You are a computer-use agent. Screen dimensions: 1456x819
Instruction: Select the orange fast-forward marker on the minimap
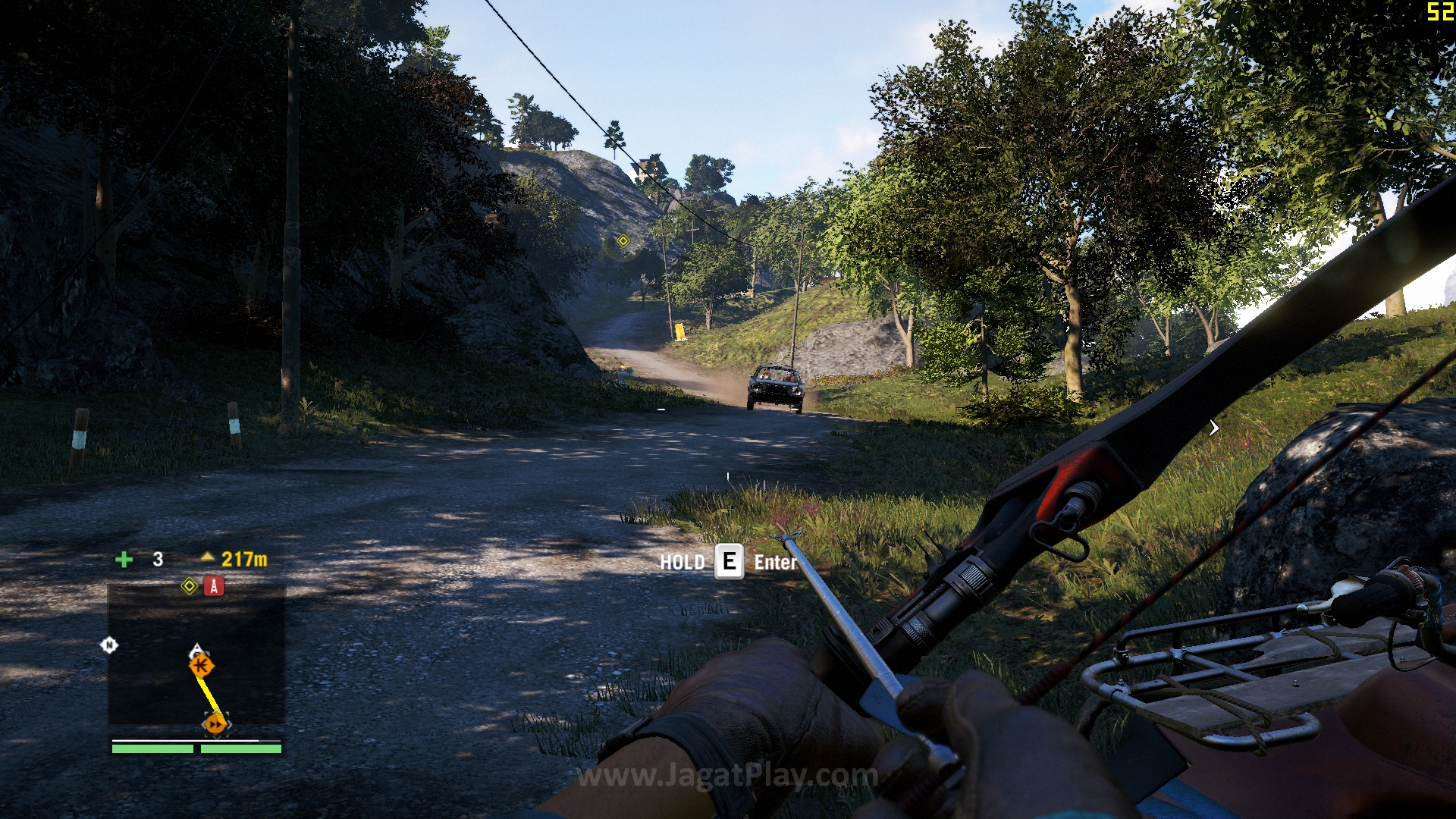(215, 724)
